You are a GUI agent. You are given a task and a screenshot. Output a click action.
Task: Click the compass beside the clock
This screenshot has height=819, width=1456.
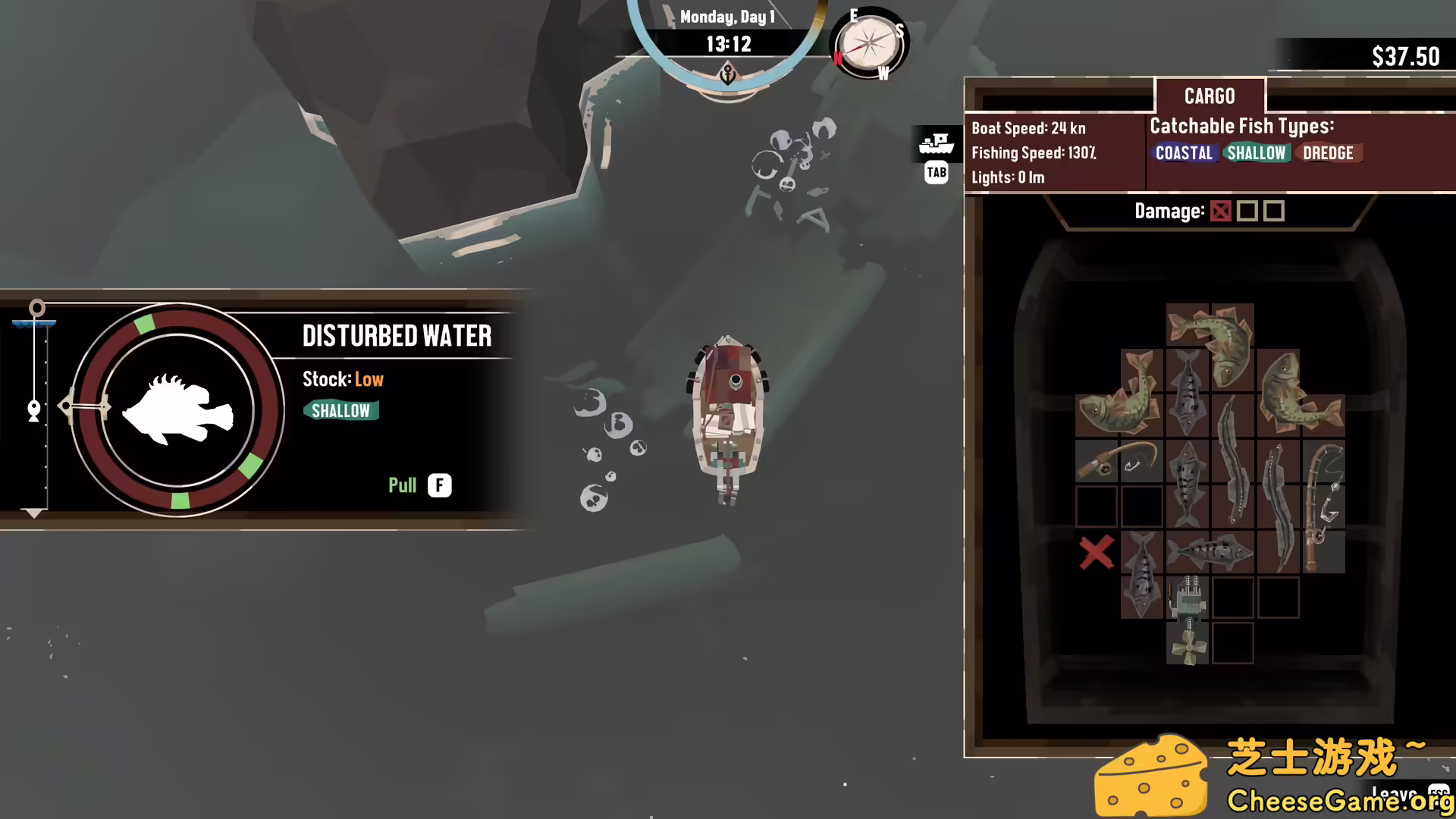click(869, 44)
